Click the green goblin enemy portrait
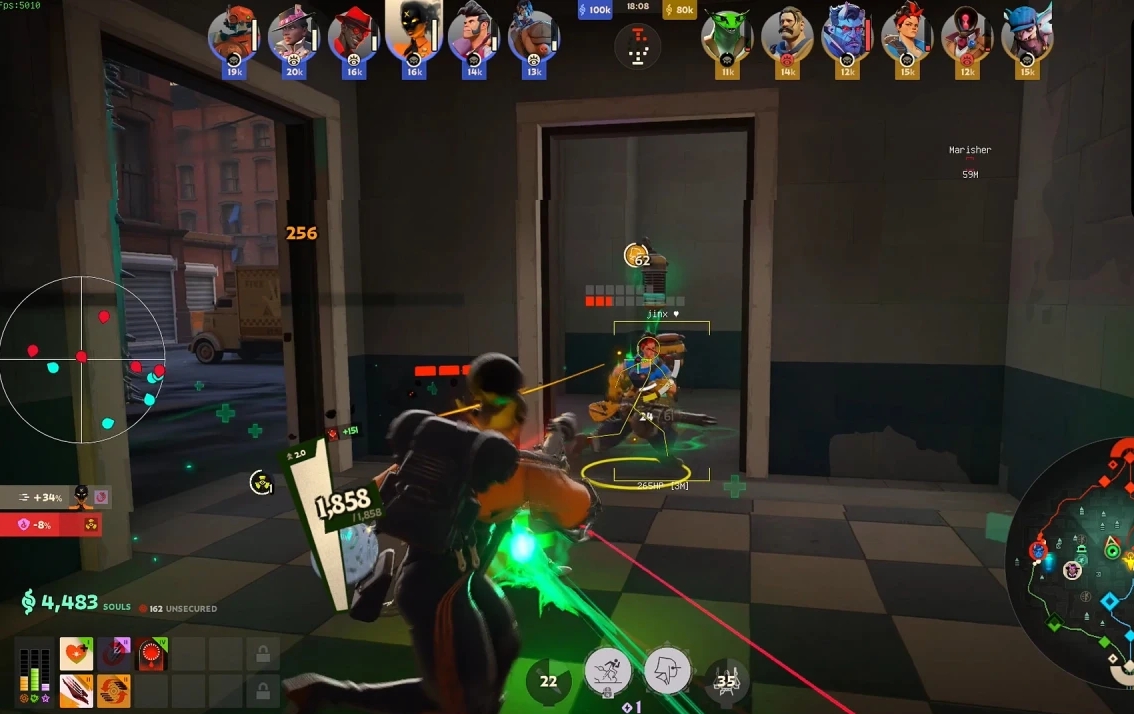 [727, 36]
